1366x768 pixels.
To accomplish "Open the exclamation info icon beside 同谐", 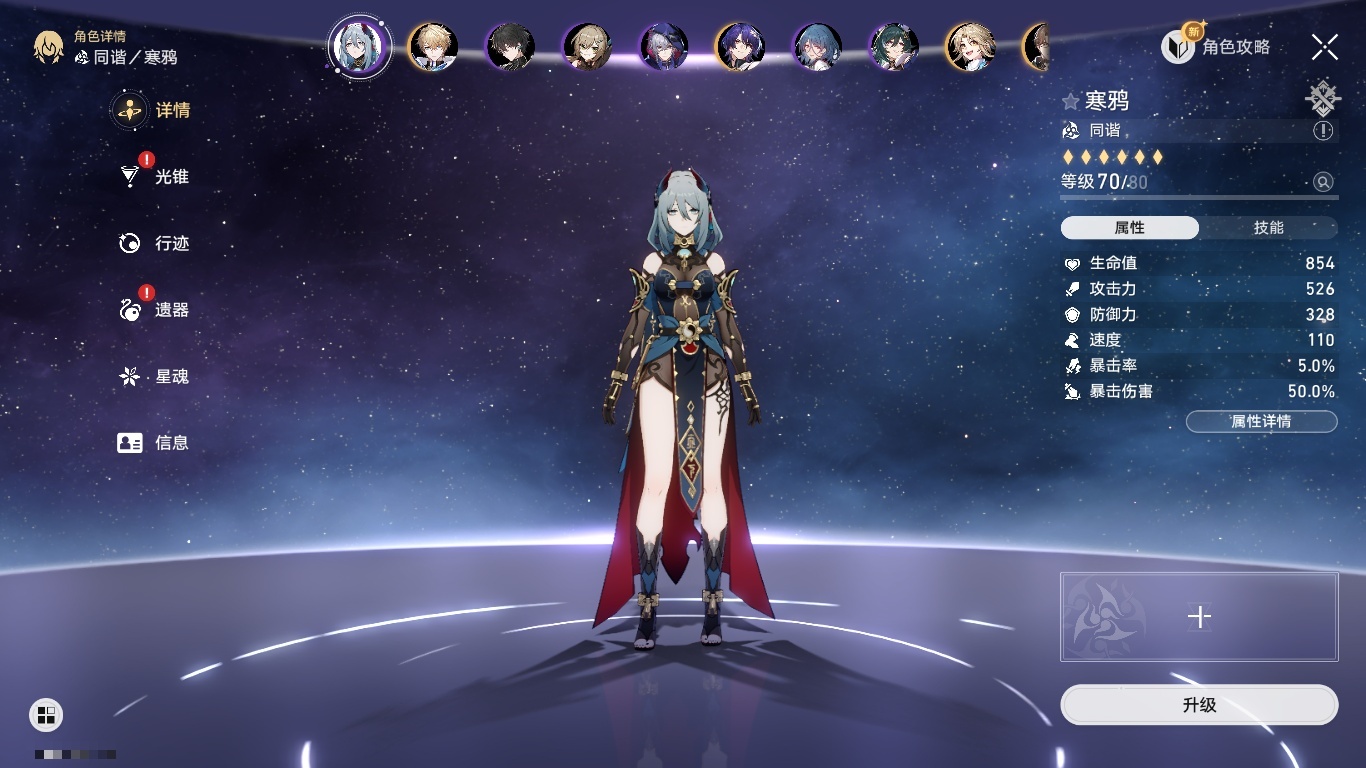I will click(x=1323, y=131).
